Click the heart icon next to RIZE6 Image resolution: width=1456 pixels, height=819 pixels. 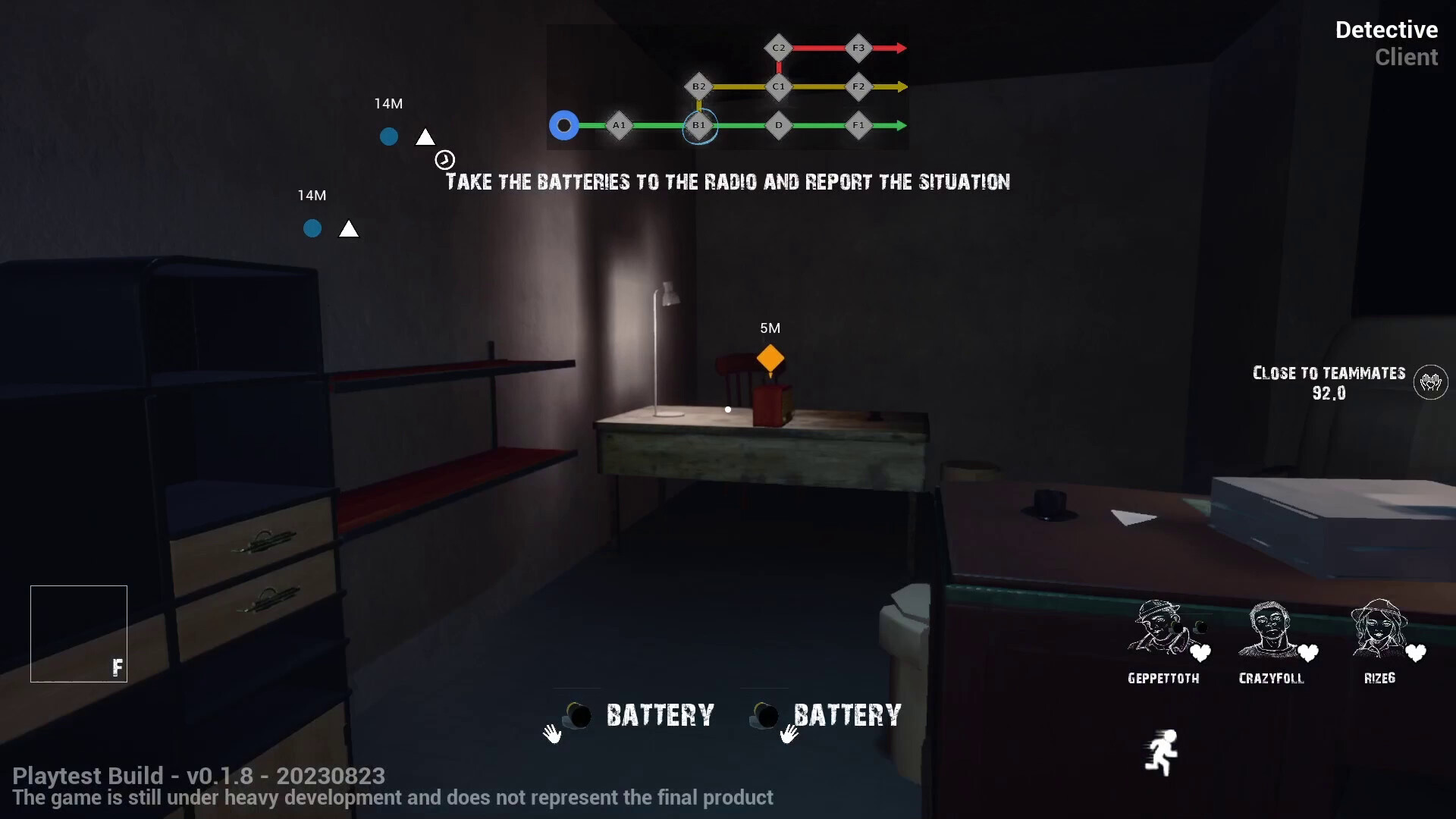point(1417,654)
